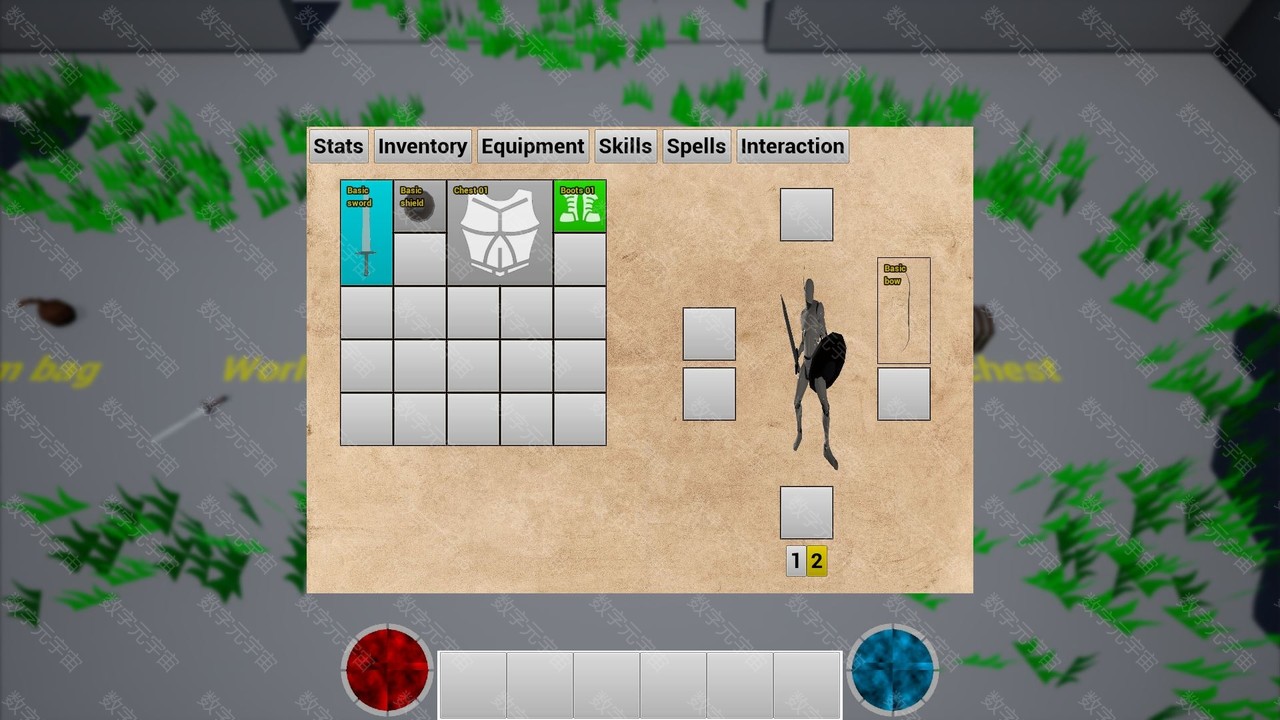
Task: Select the green Boots 01 item
Action: [580, 206]
